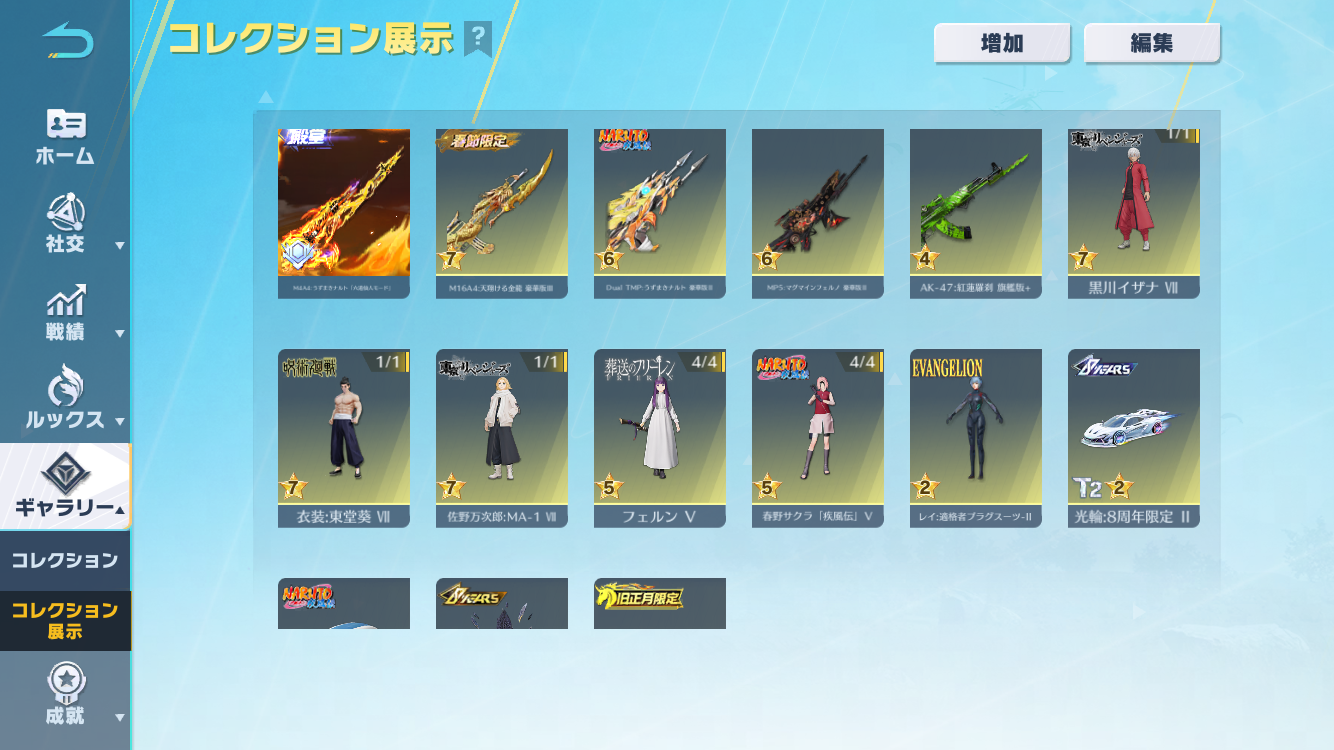Click the 増加 button
The height and width of the screenshot is (750, 1334).
point(1002,44)
